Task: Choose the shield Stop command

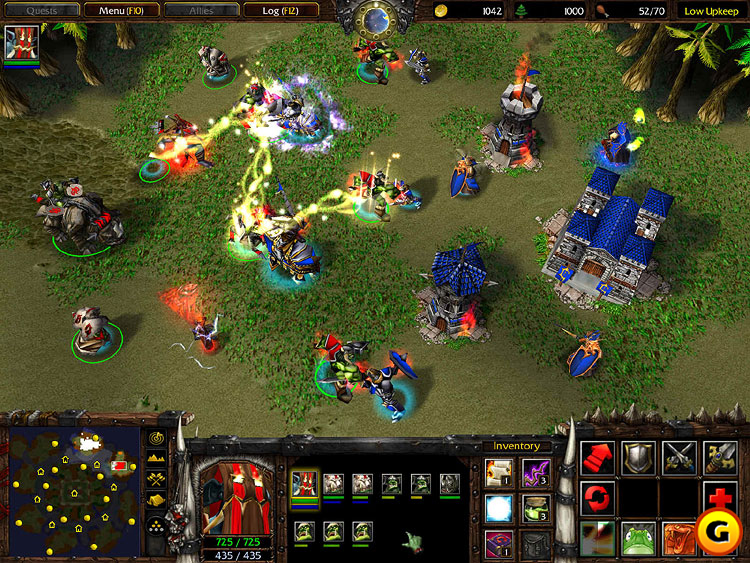Action: (638, 458)
